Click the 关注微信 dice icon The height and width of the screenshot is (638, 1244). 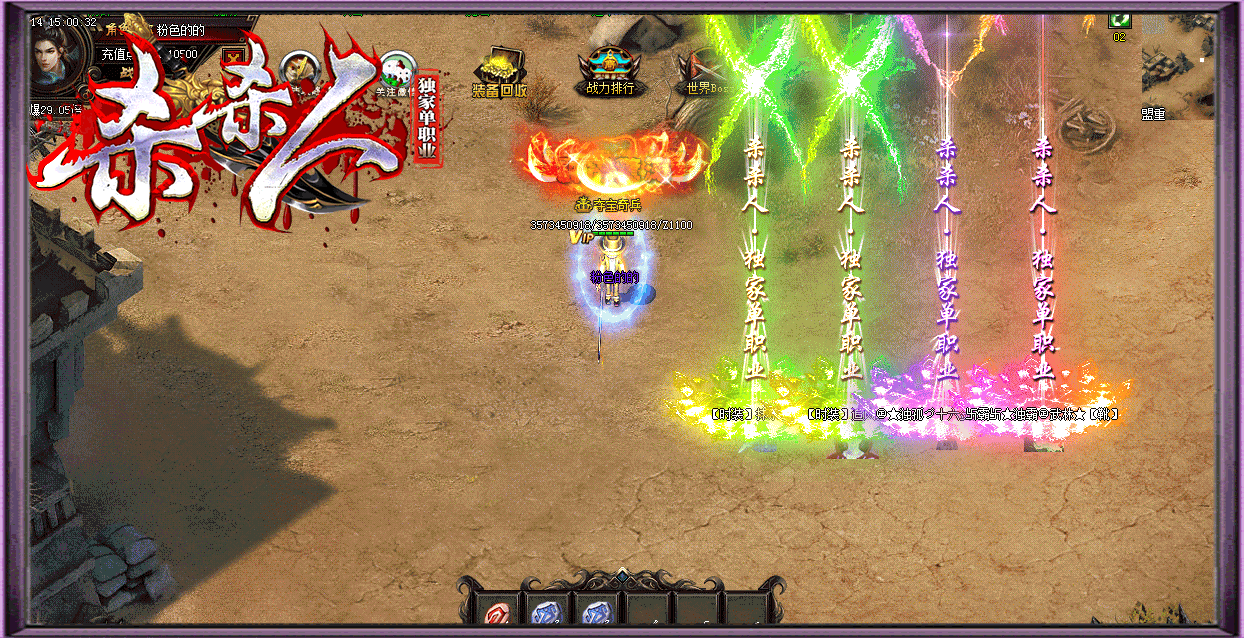(397, 70)
